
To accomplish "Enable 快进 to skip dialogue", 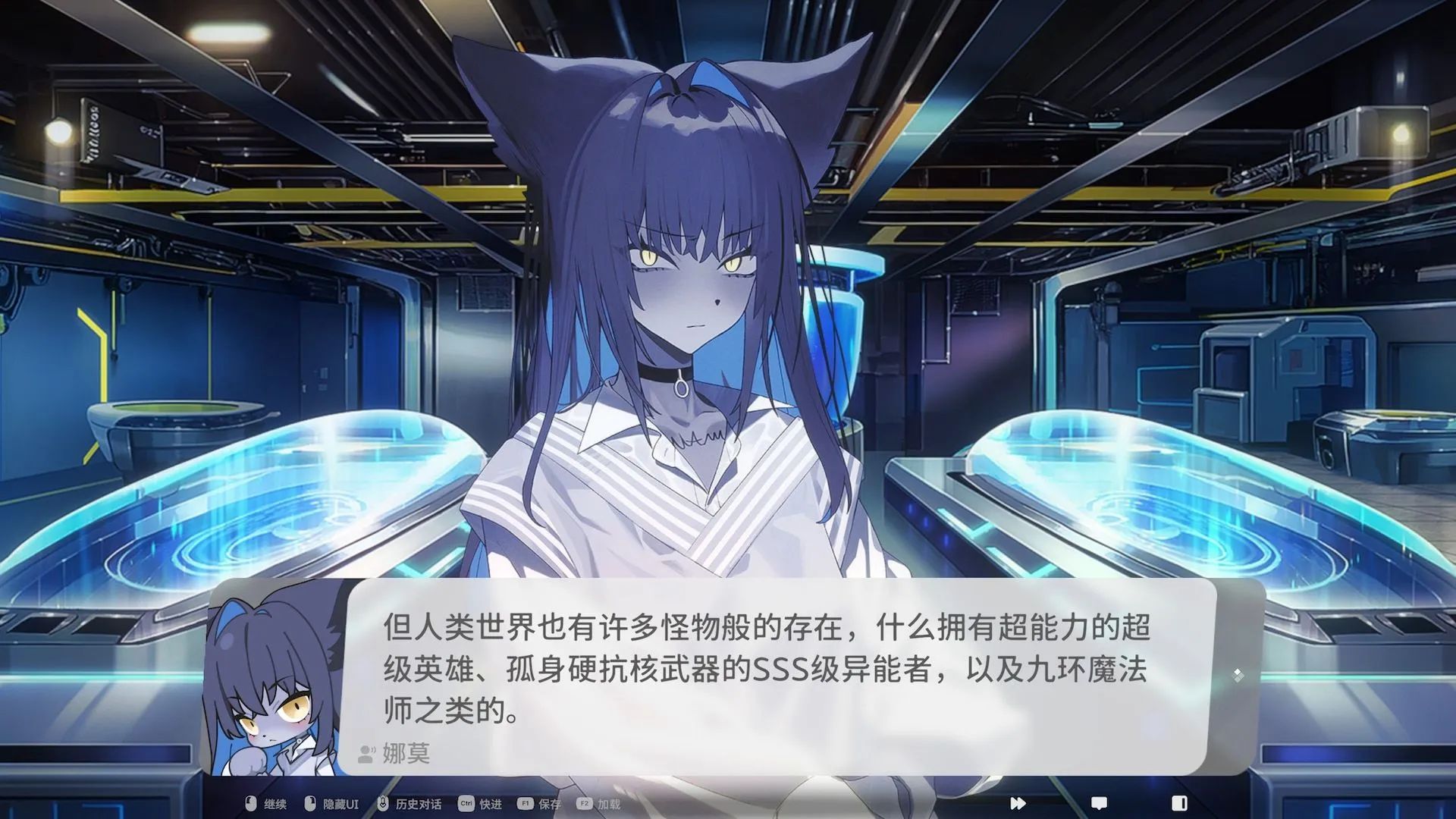I will pyautogui.click(x=490, y=805).
